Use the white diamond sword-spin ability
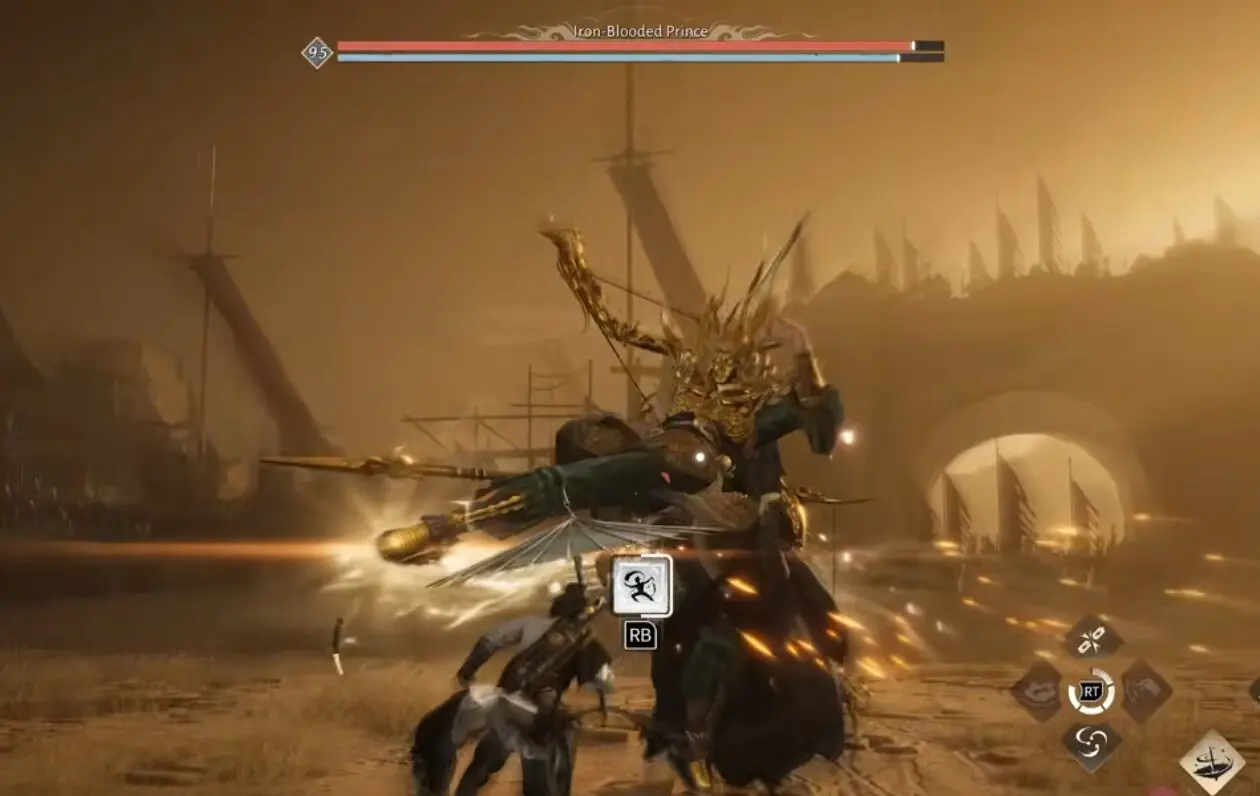1260x796 pixels. click(x=1212, y=762)
